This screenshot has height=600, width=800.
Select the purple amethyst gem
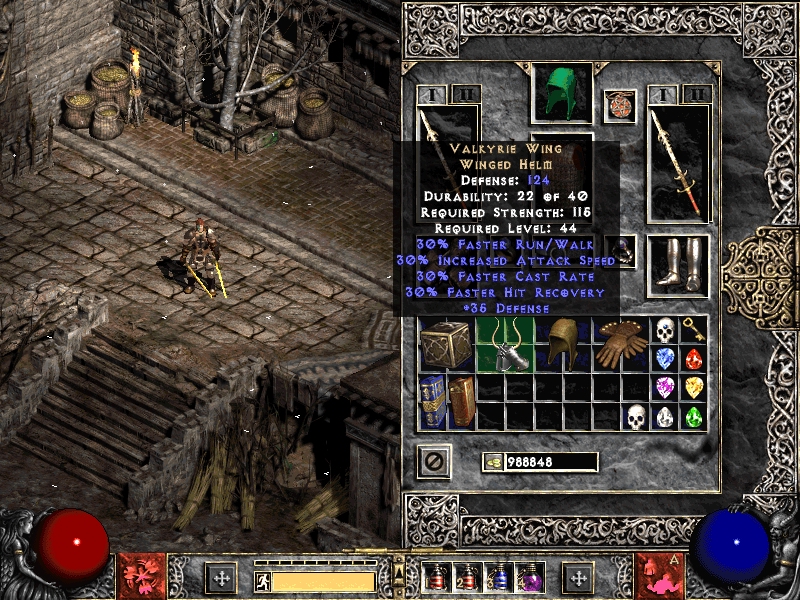click(665, 387)
